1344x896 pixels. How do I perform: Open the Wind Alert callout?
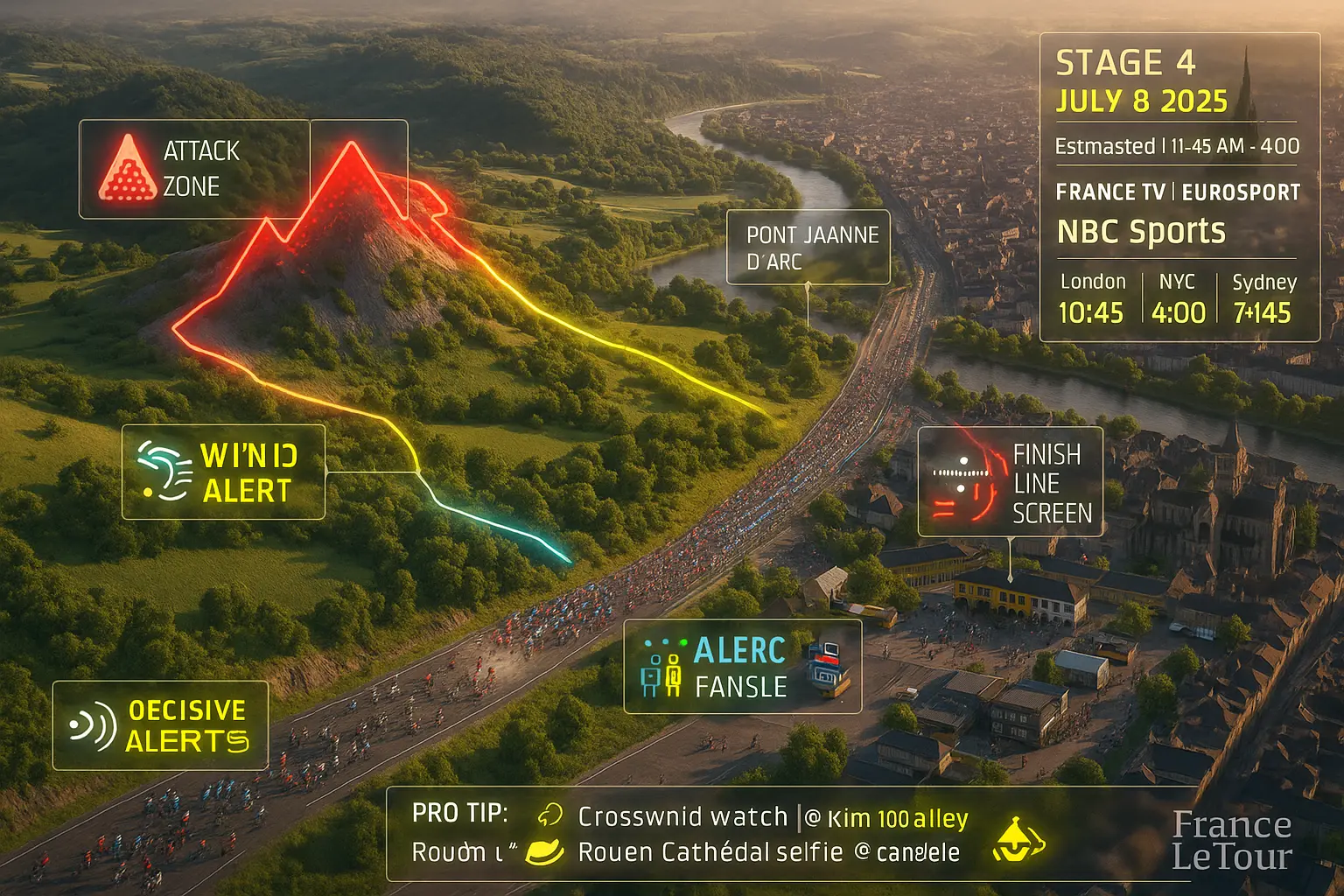[x=223, y=472]
